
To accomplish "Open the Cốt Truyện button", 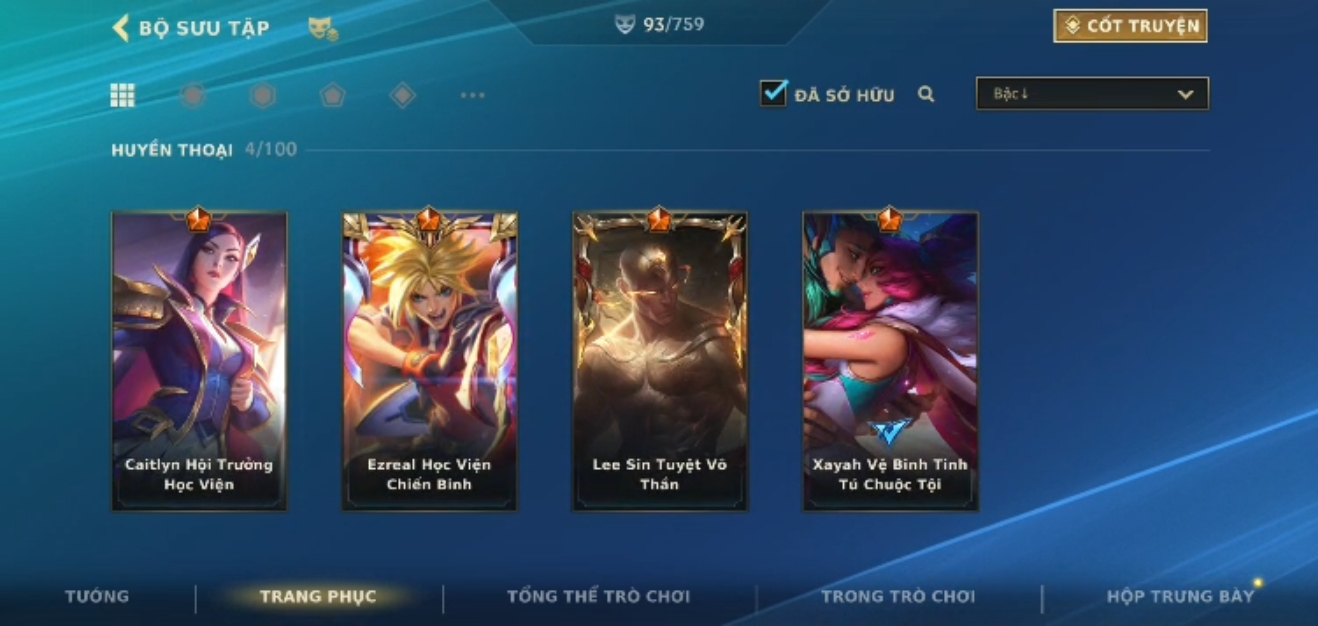I will (1130, 26).
